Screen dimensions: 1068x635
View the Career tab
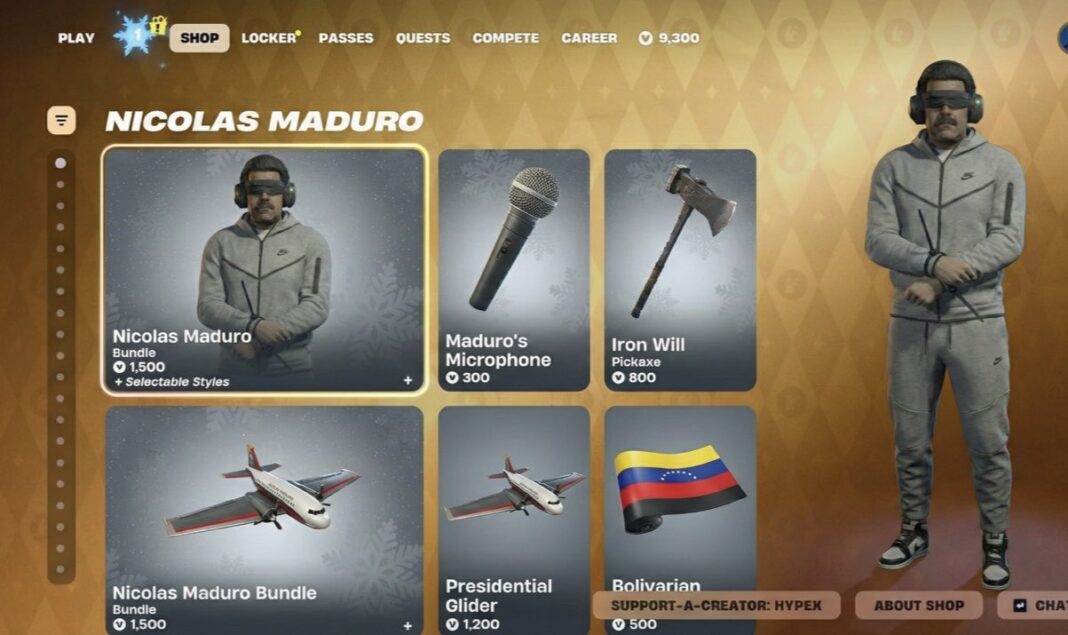tap(589, 38)
